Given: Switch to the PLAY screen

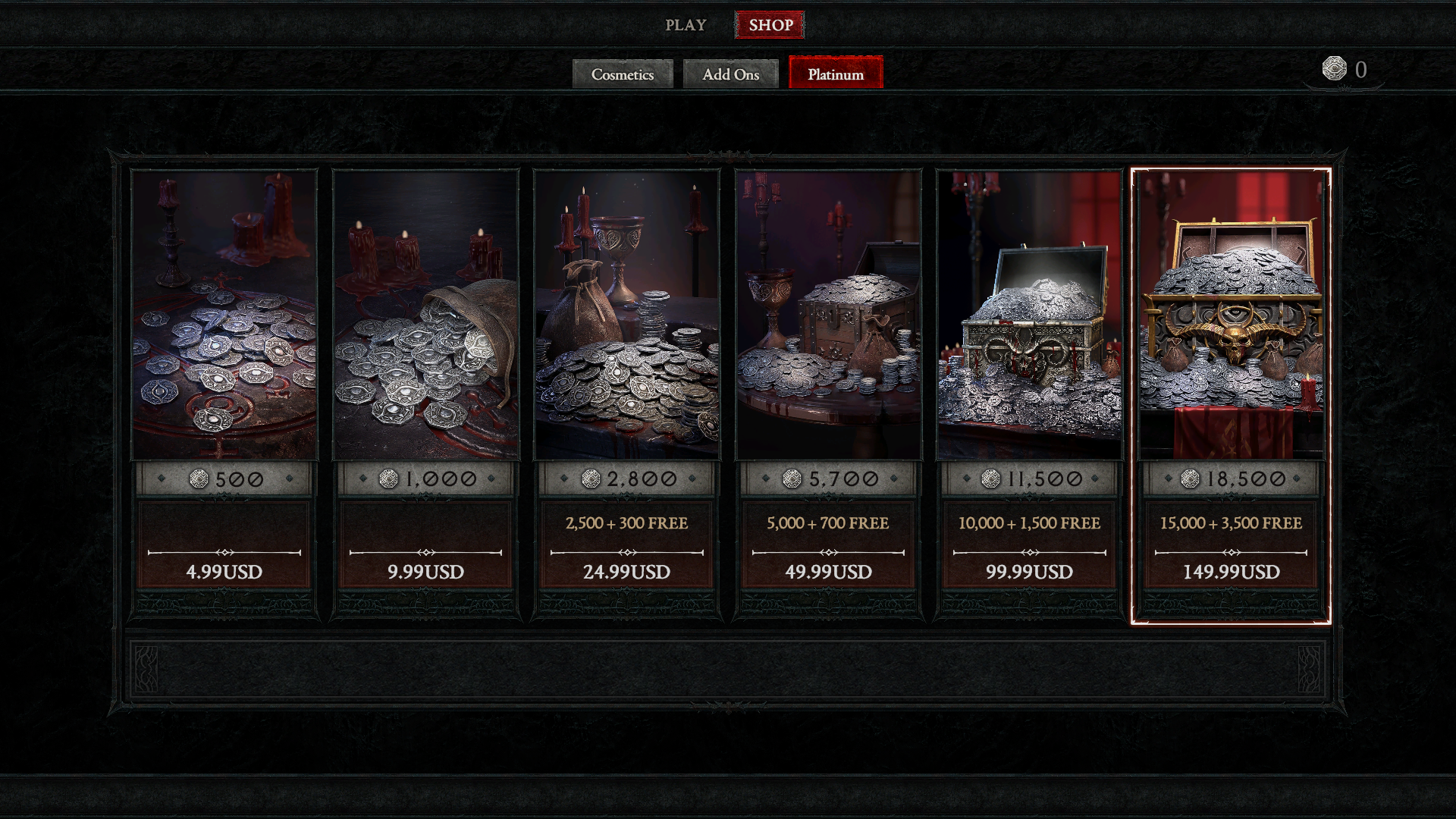Looking at the screenshot, I should tap(686, 24).
